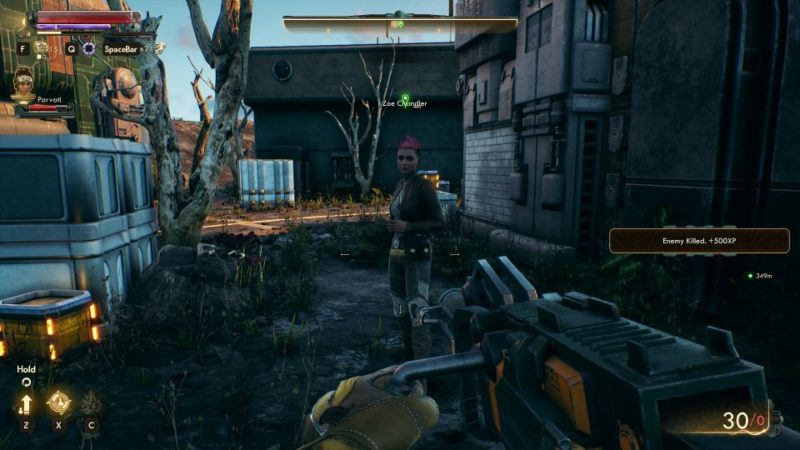Select Parvati's companion portrait
The image size is (800, 450).
click(23, 83)
